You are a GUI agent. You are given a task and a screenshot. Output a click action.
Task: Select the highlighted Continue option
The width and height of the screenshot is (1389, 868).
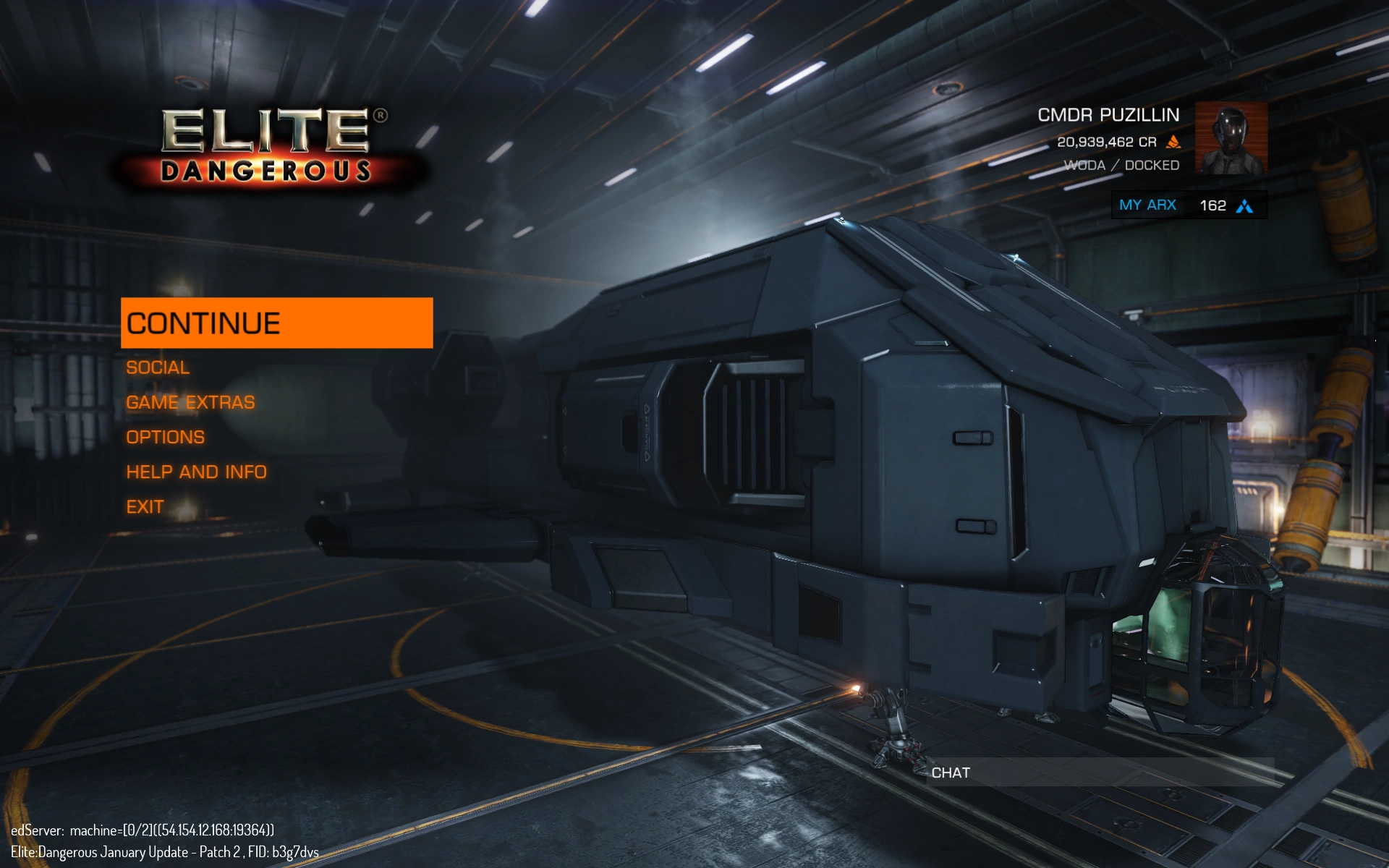click(276, 323)
